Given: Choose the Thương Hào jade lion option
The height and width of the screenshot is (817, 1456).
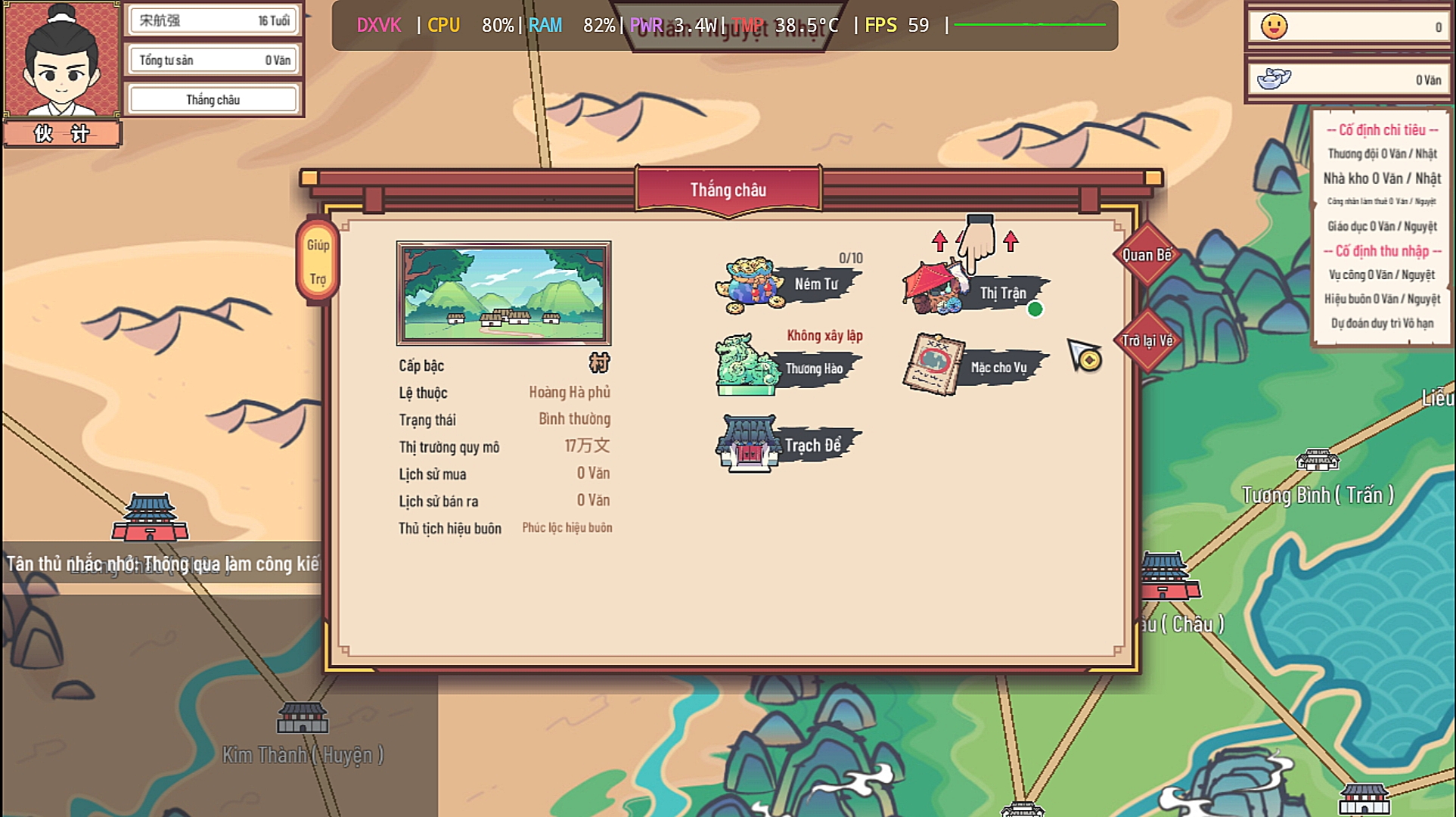Looking at the screenshot, I should pyautogui.click(x=788, y=368).
